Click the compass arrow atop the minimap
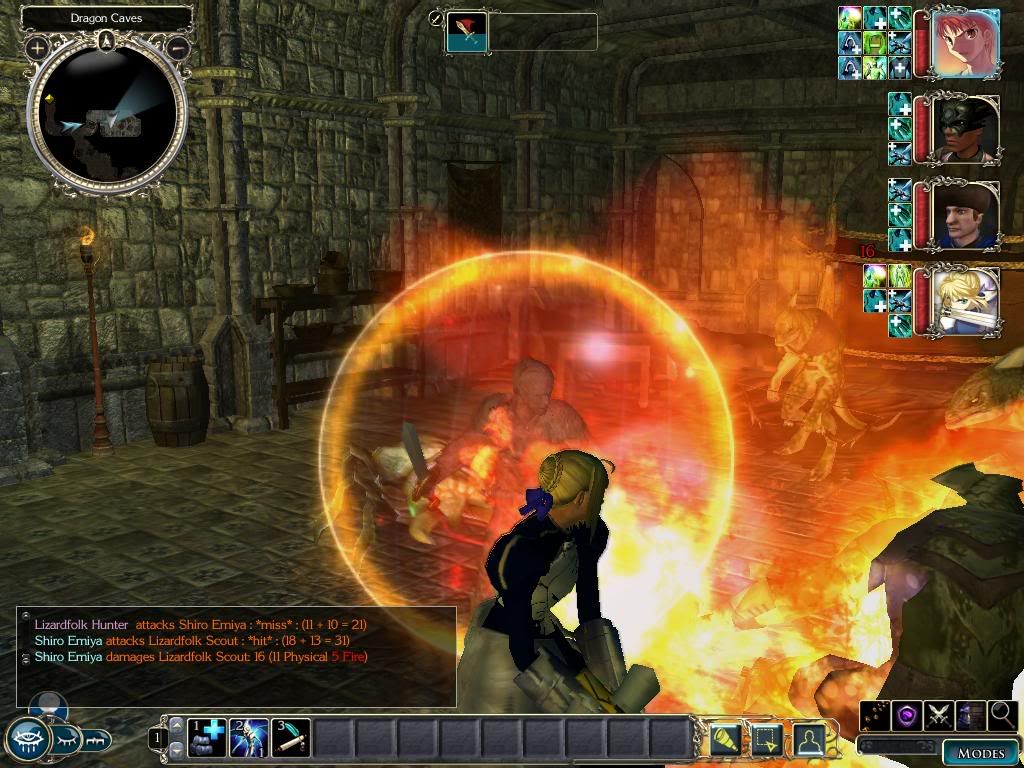The height and width of the screenshot is (768, 1024). coord(107,41)
